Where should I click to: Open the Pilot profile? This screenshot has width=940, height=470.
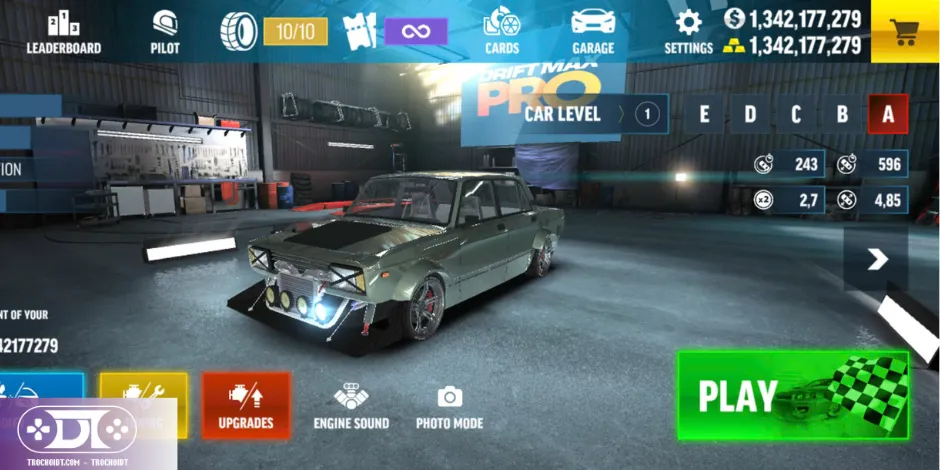click(x=165, y=31)
